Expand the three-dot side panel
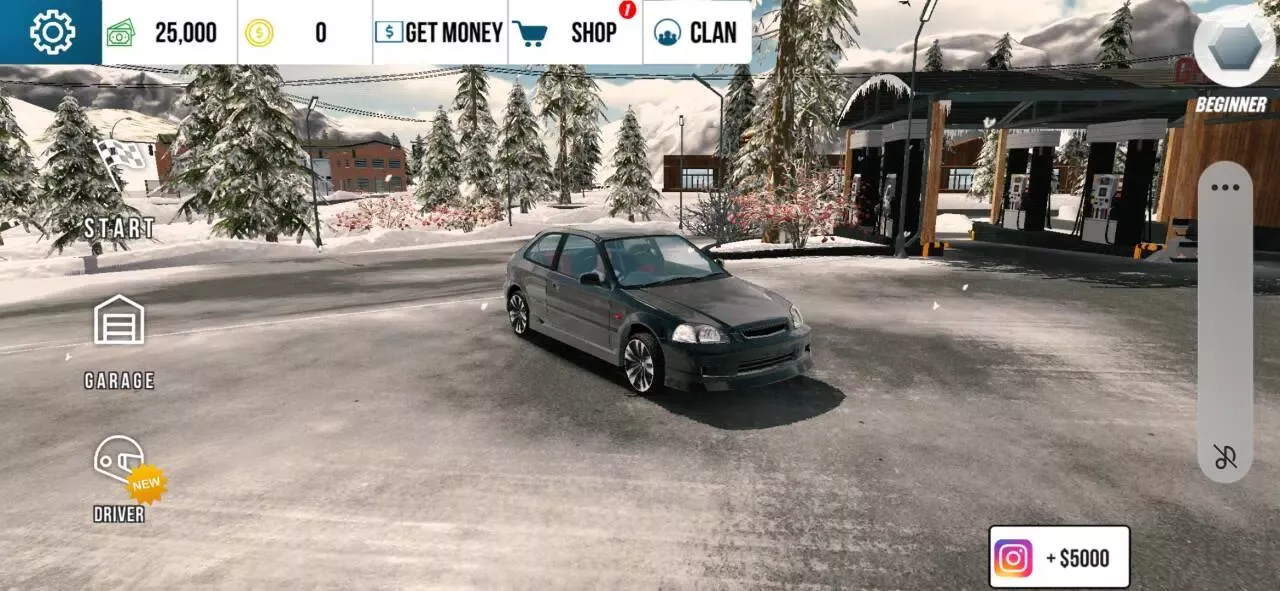This screenshot has width=1280, height=591. tap(1225, 187)
